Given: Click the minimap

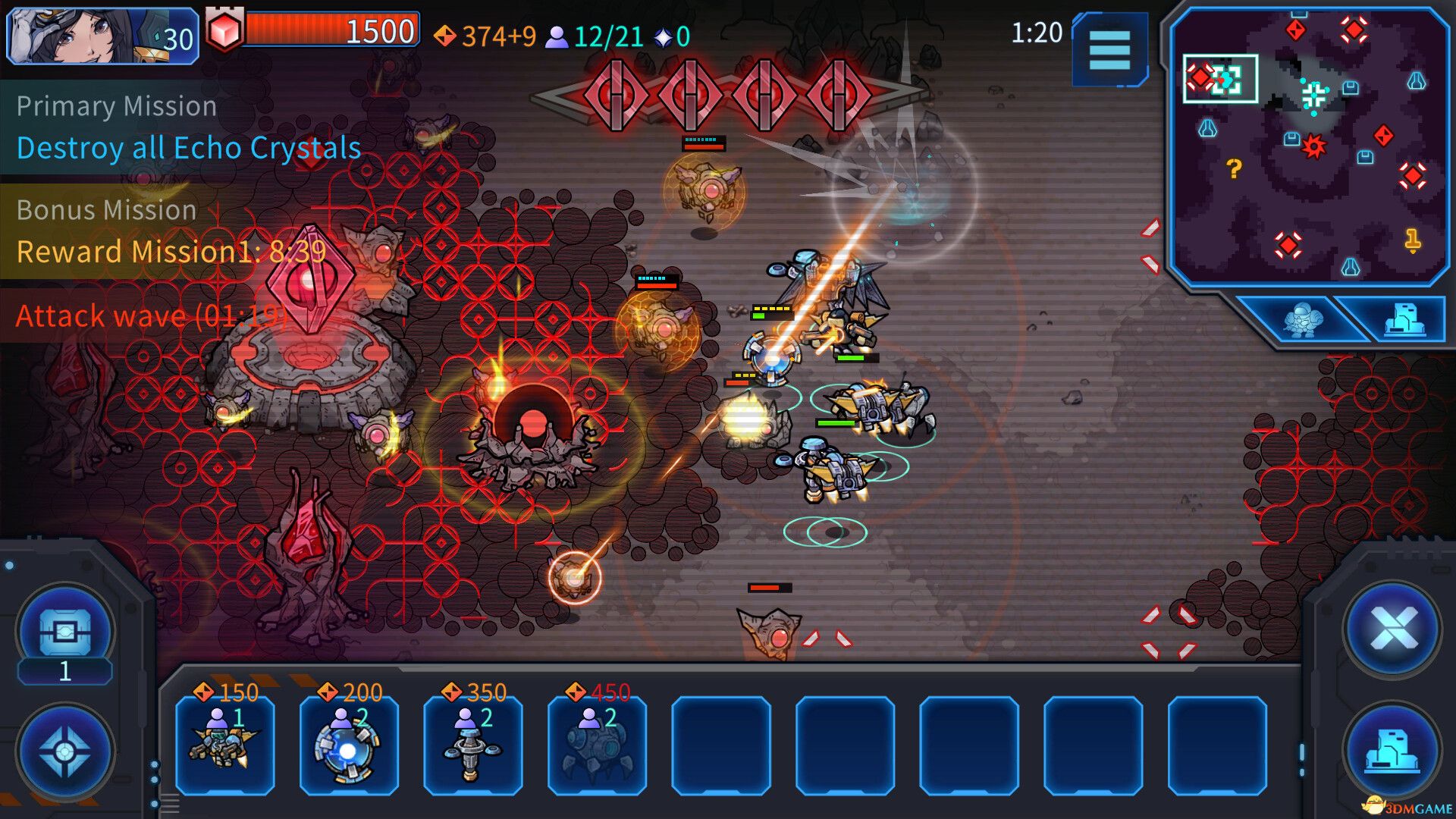Looking at the screenshot, I should [x=1310, y=148].
